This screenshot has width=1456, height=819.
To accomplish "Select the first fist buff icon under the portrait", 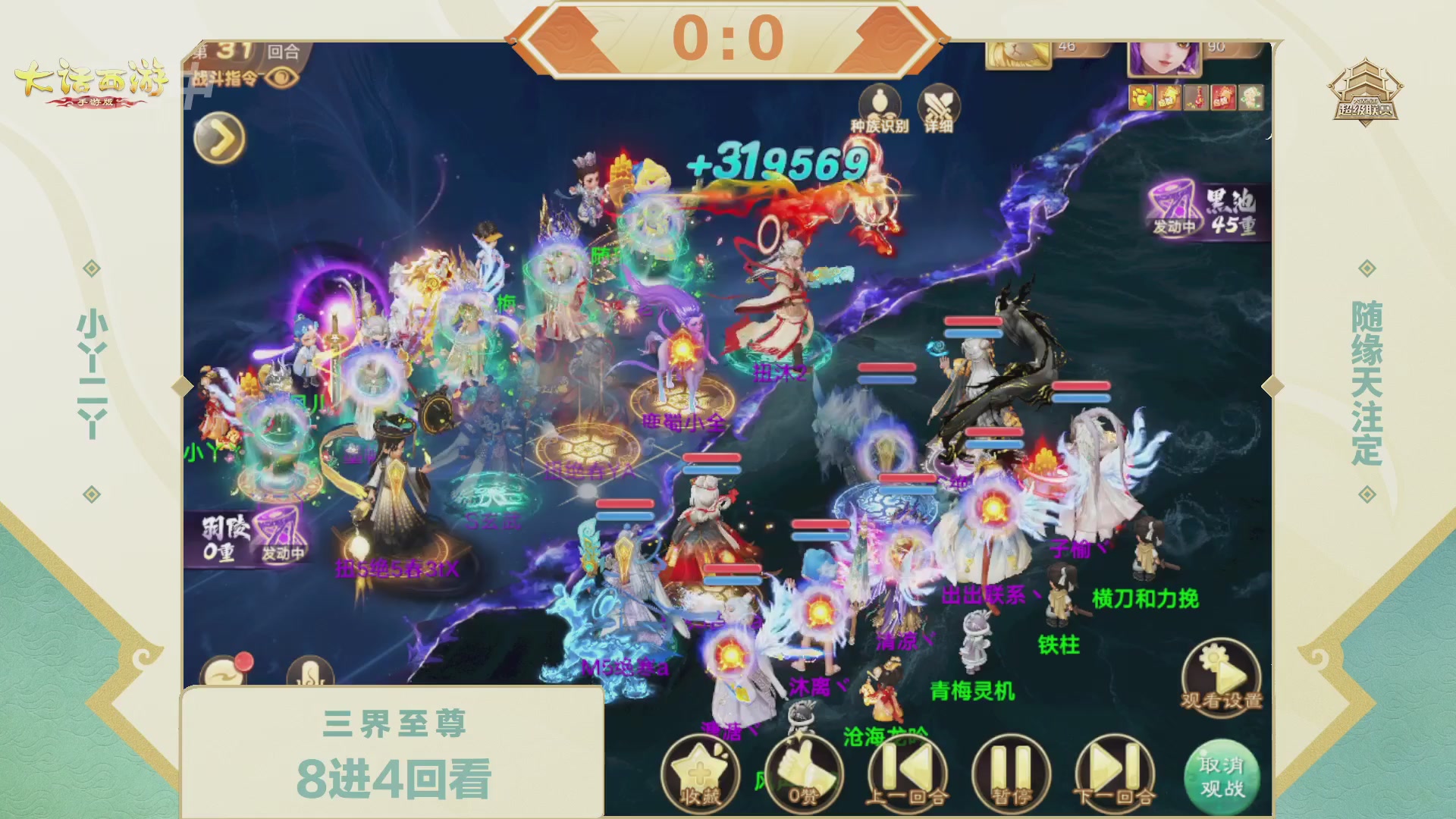I will pos(1140,96).
